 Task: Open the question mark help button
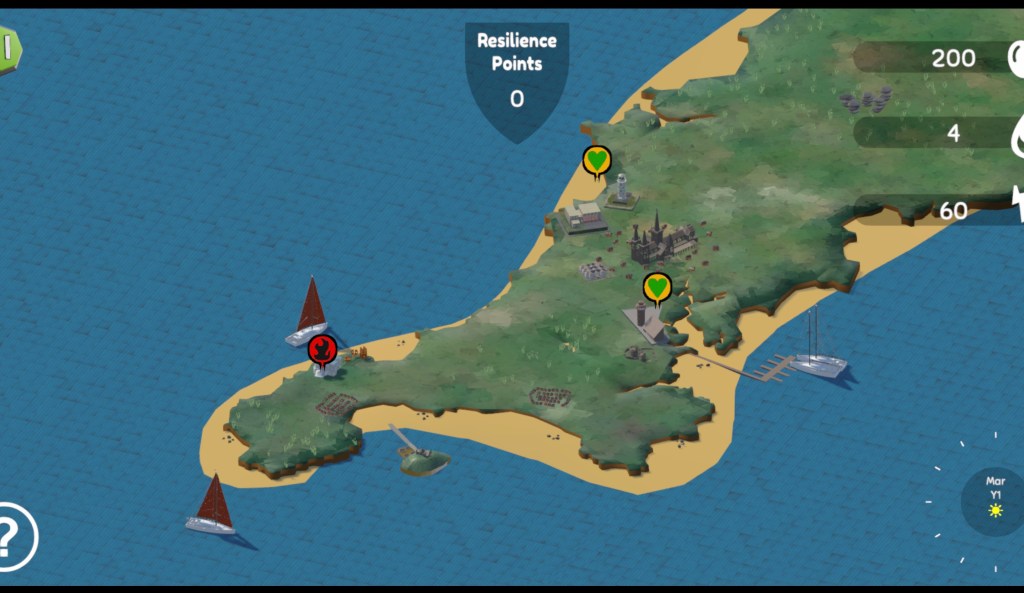[x=14, y=537]
